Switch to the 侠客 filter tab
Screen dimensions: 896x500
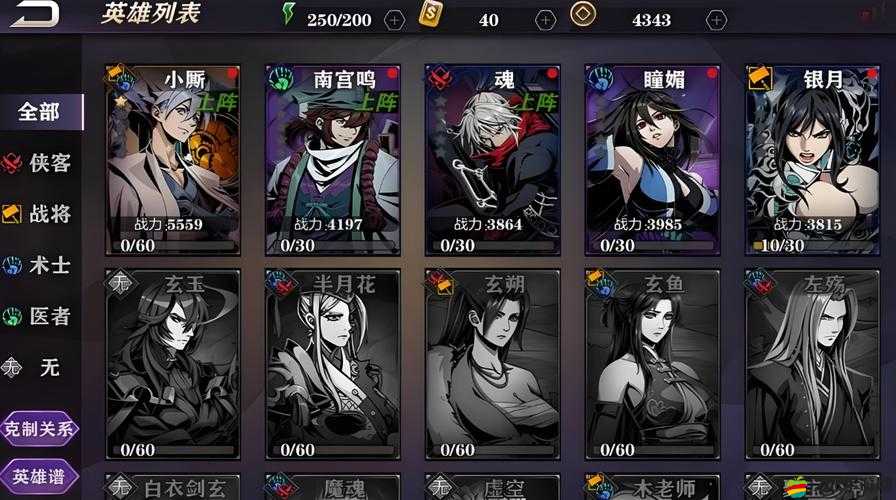pyautogui.click(x=40, y=163)
